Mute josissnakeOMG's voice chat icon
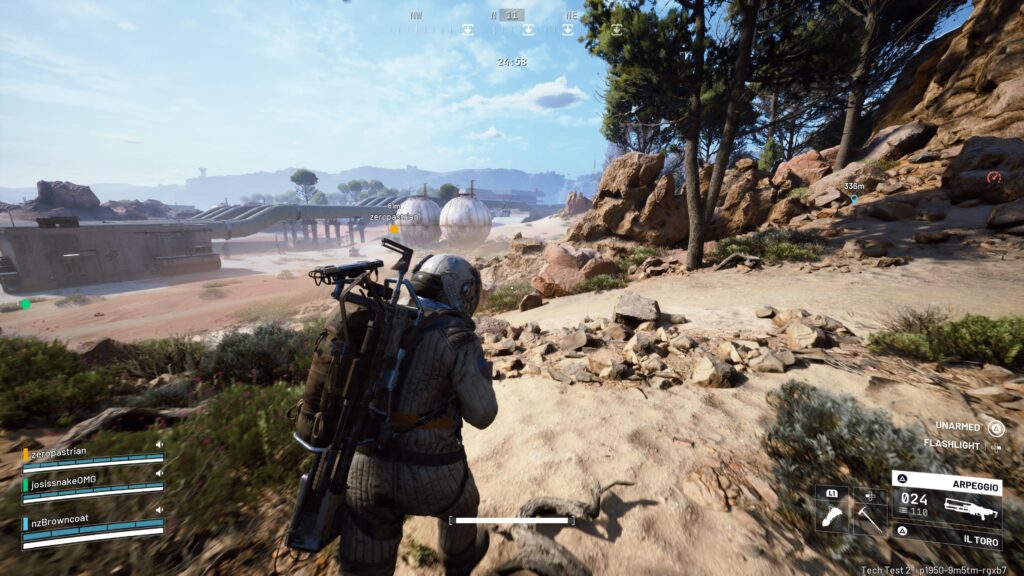This screenshot has height=576, width=1024. [158, 471]
